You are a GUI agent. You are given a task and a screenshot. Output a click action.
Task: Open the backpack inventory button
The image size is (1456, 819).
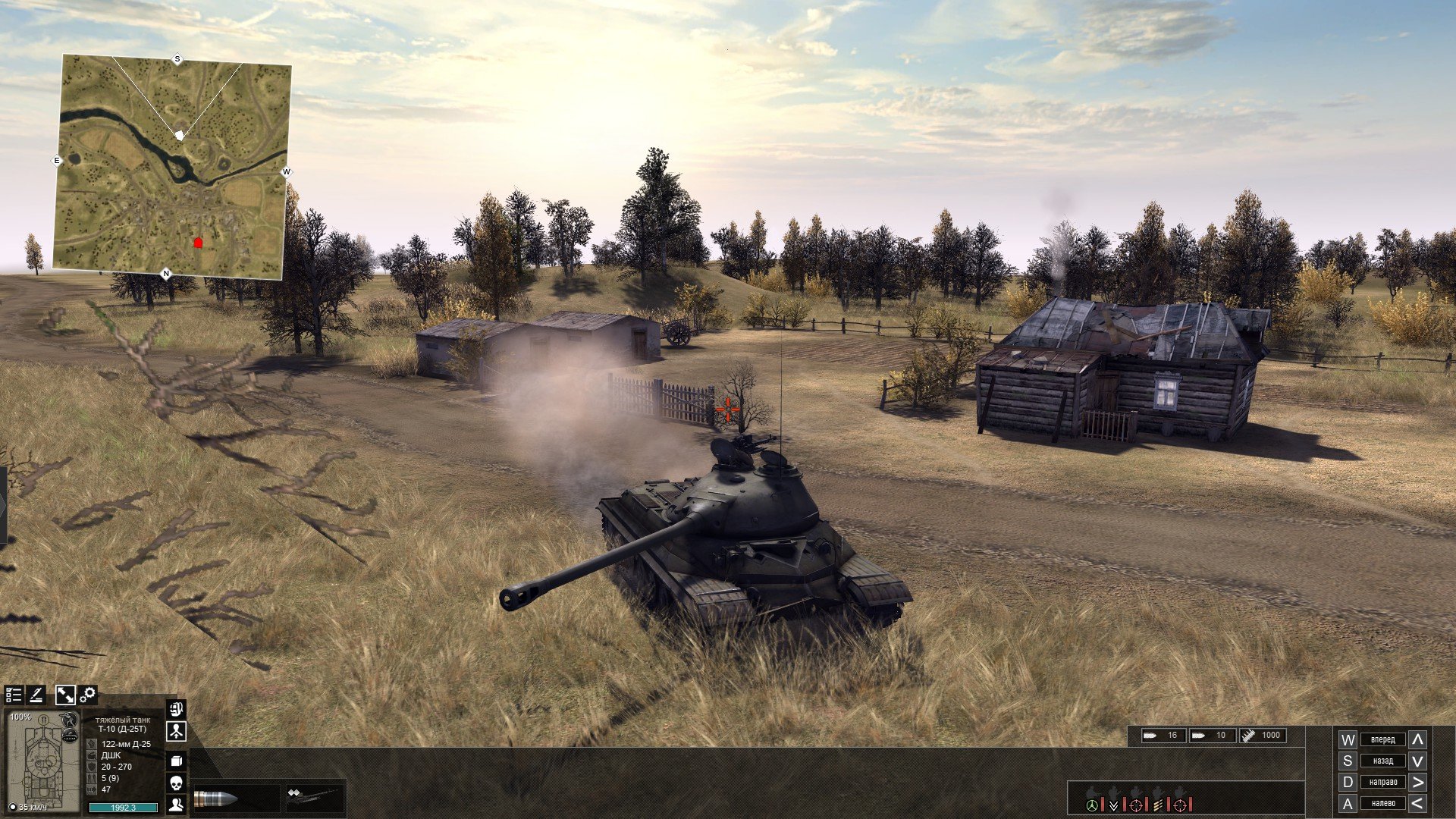point(176,709)
